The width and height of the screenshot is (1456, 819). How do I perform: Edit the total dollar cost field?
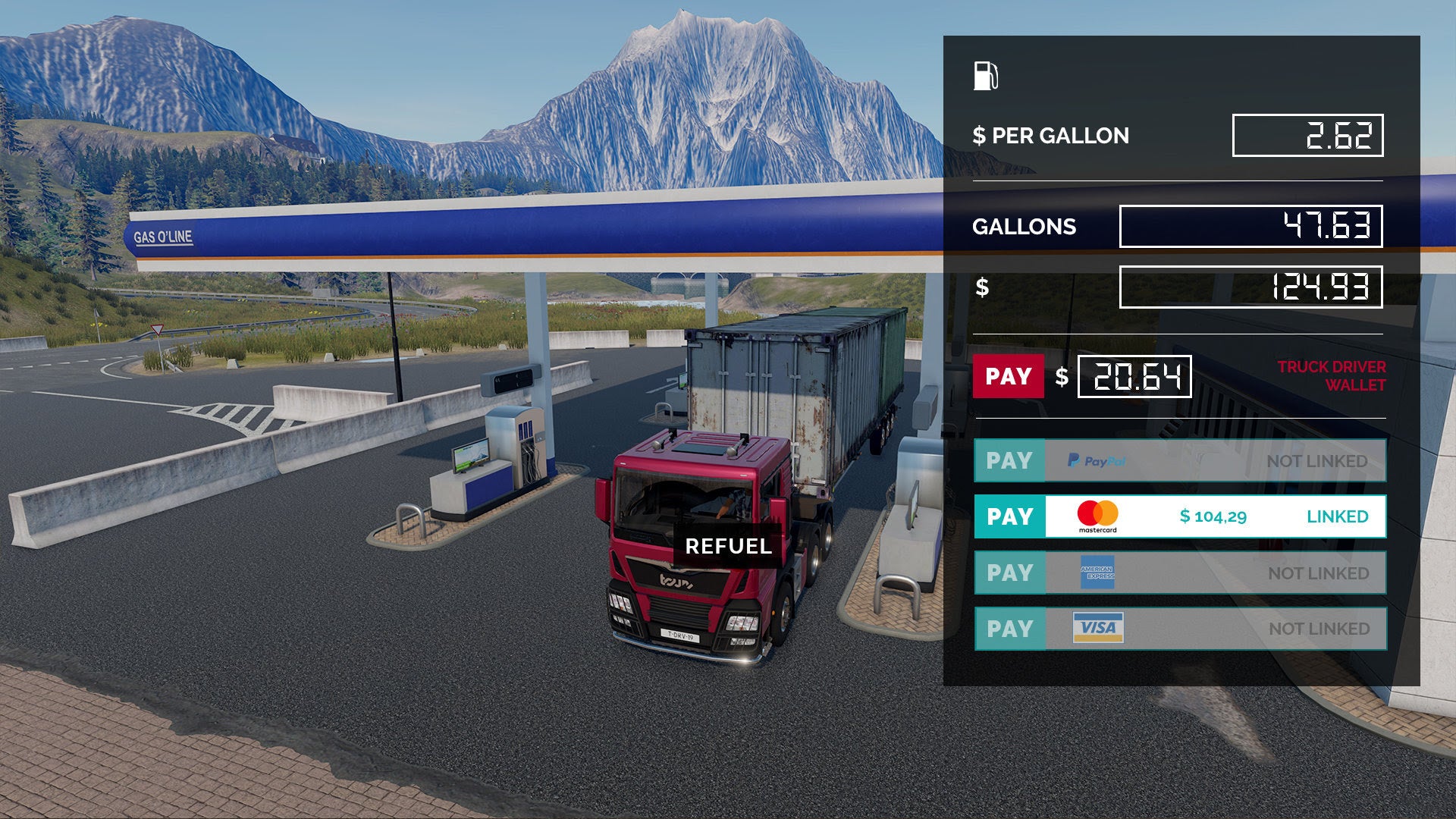click(x=1250, y=287)
